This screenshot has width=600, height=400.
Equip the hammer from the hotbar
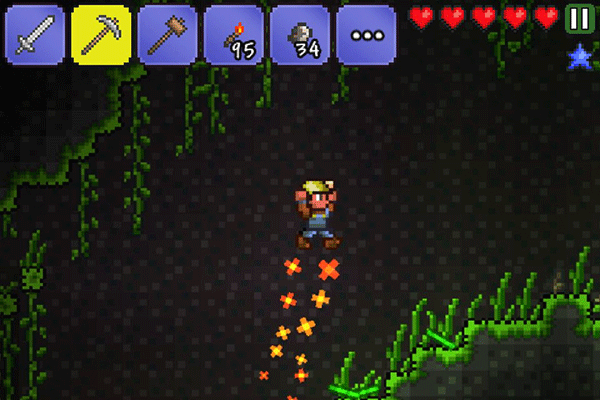pyautogui.click(x=167, y=34)
